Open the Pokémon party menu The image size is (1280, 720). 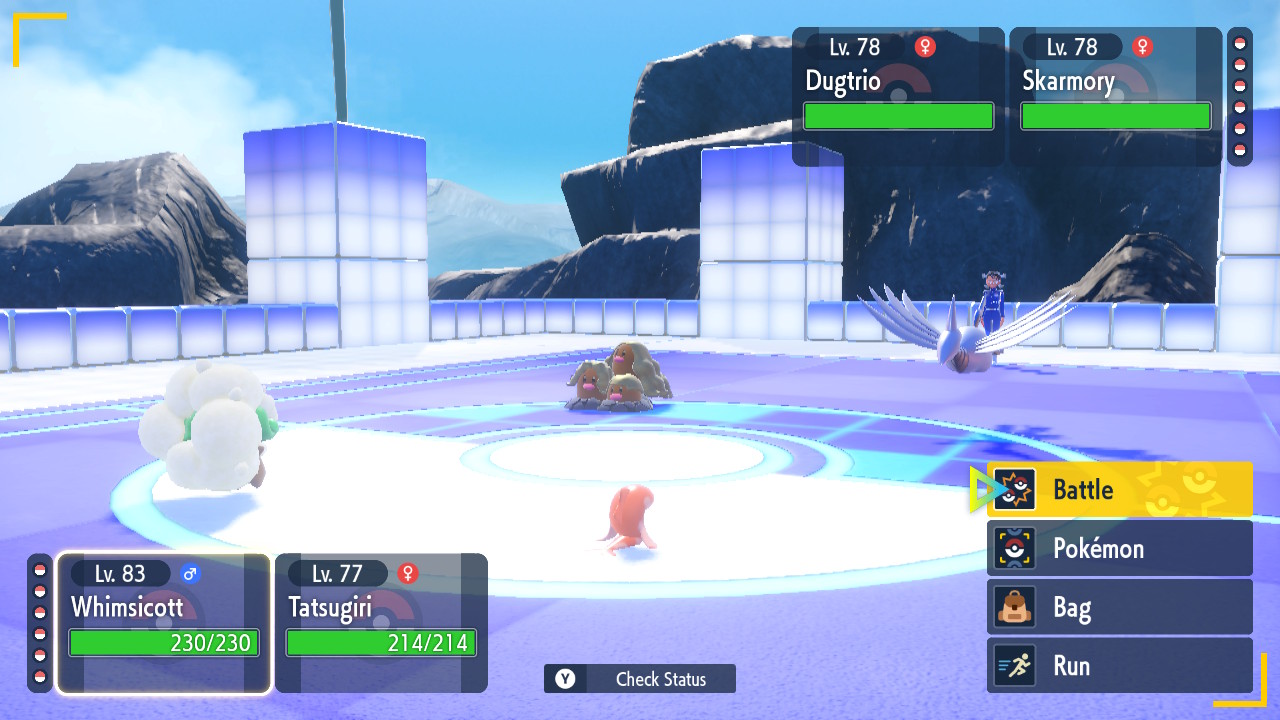coord(1119,548)
